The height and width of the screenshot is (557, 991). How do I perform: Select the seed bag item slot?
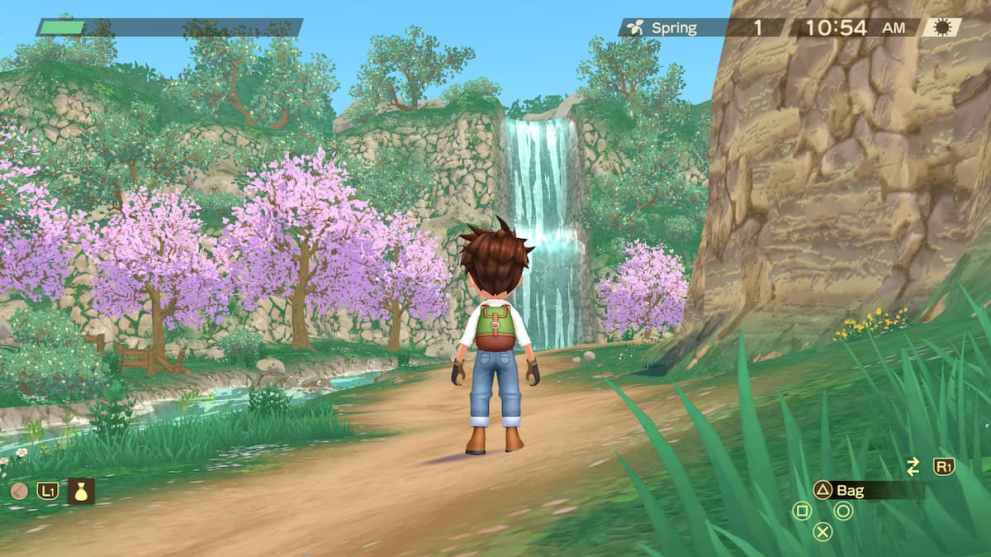pos(81,490)
